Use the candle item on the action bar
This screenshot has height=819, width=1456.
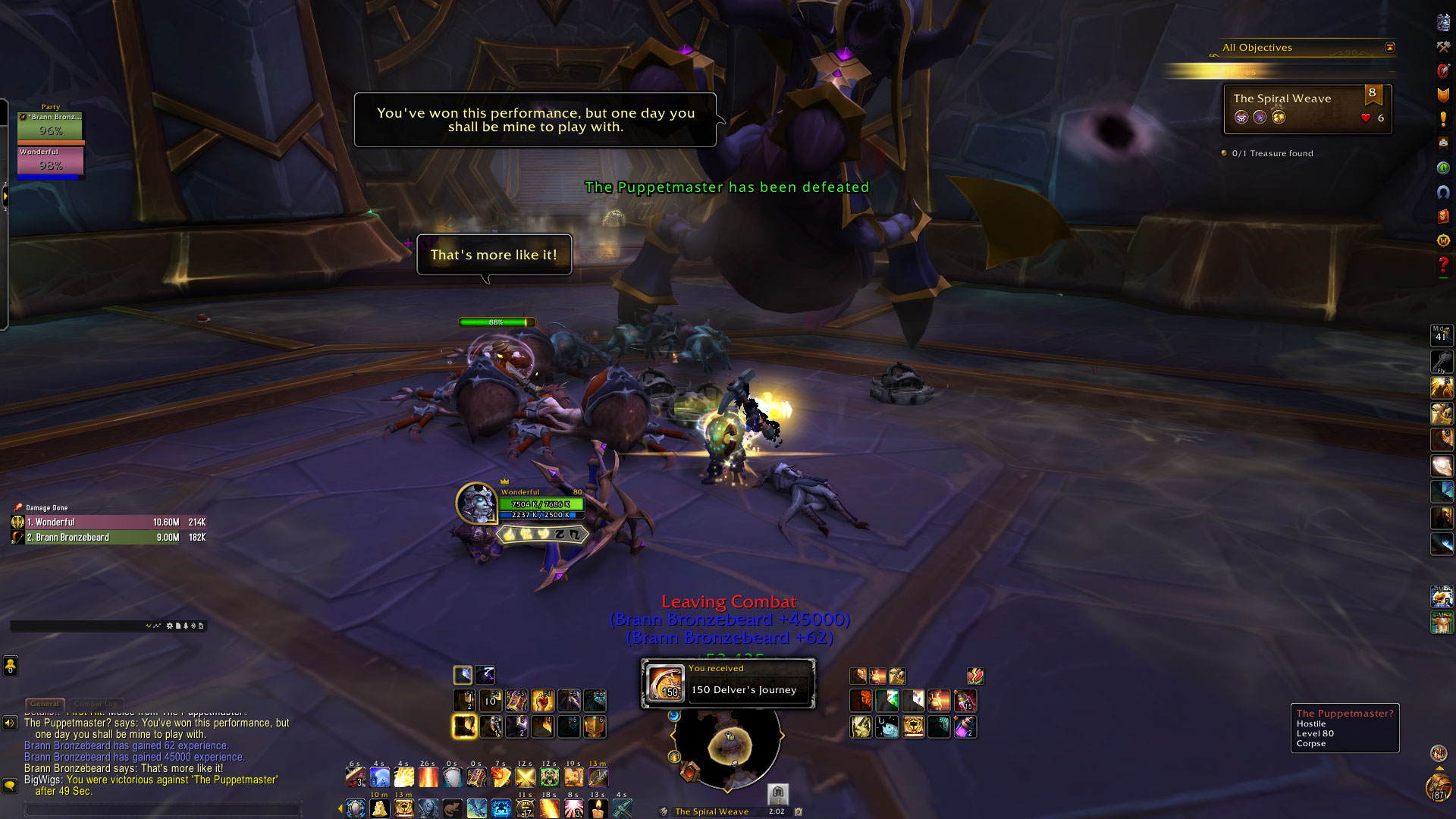598,808
